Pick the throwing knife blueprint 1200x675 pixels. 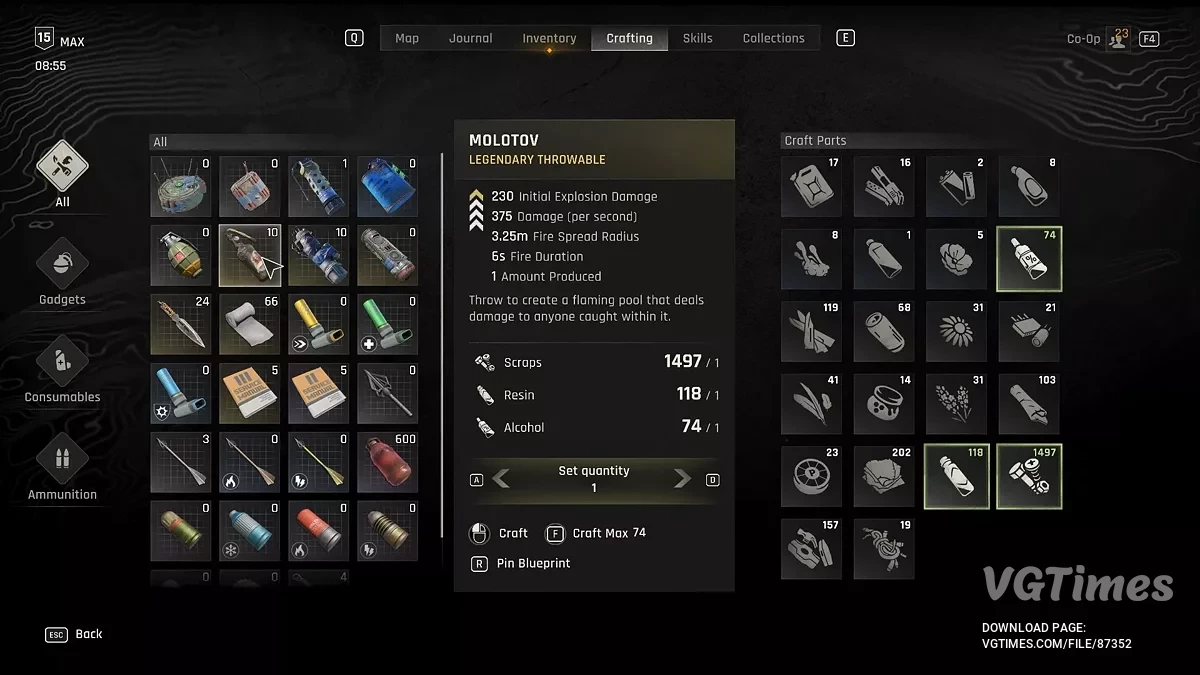pos(181,324)
